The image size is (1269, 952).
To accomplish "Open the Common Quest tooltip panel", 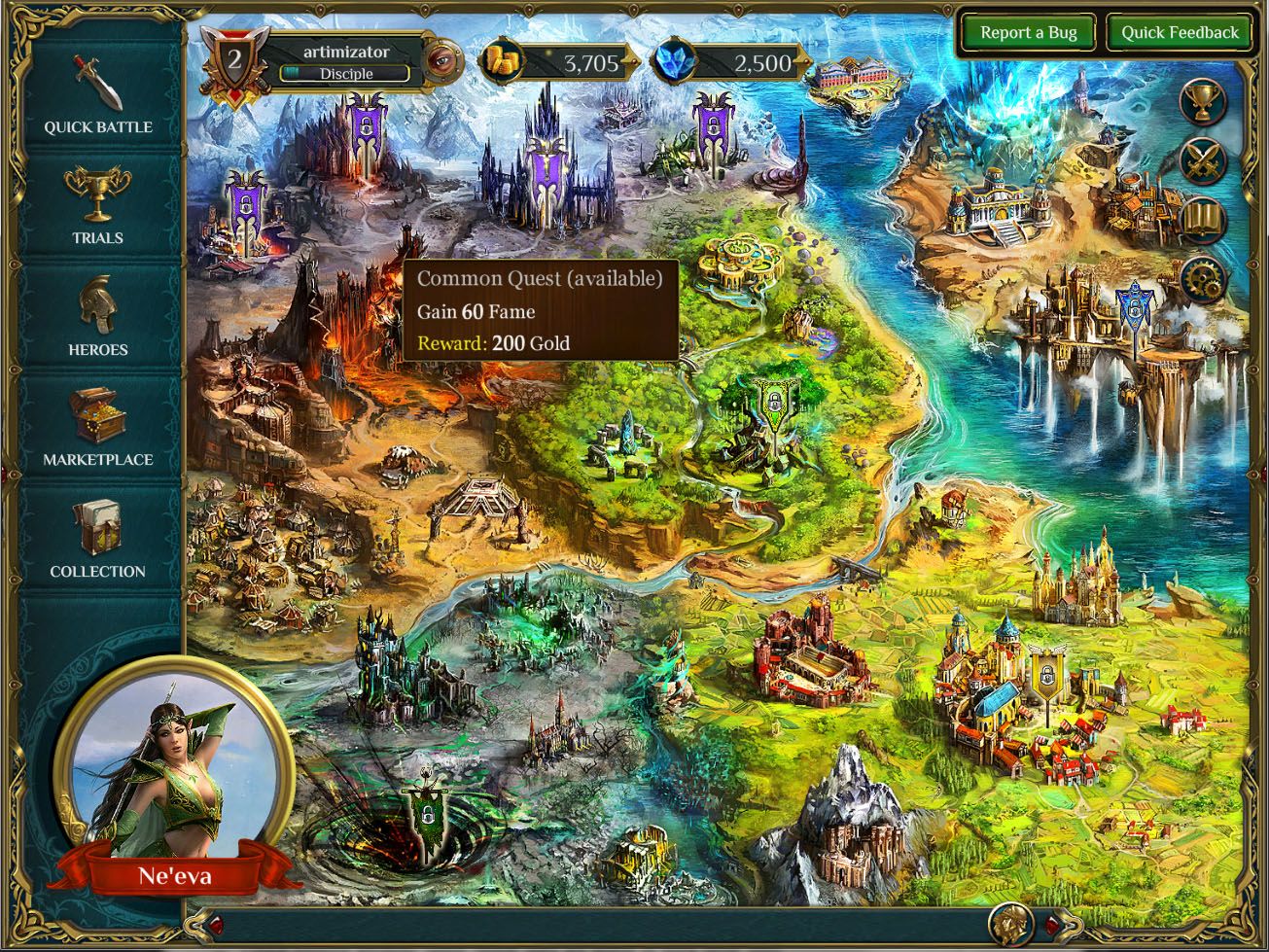I will tap(539, 309).
